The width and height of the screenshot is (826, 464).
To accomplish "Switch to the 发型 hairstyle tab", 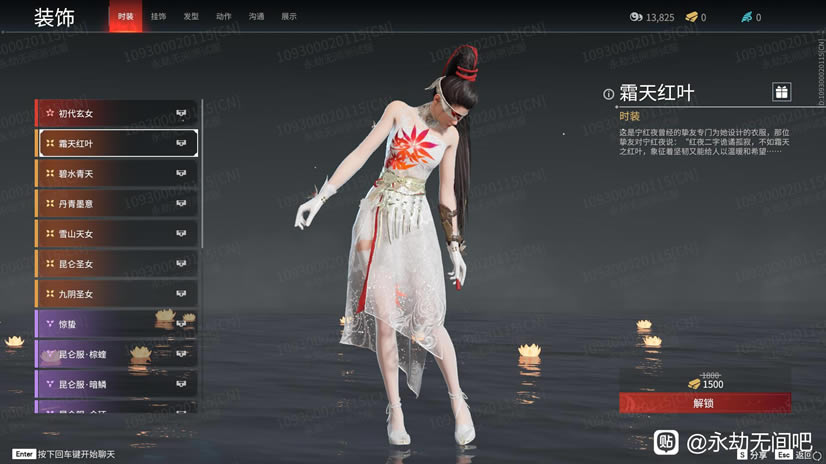I will pyautogui.click(x=191, y=17).
